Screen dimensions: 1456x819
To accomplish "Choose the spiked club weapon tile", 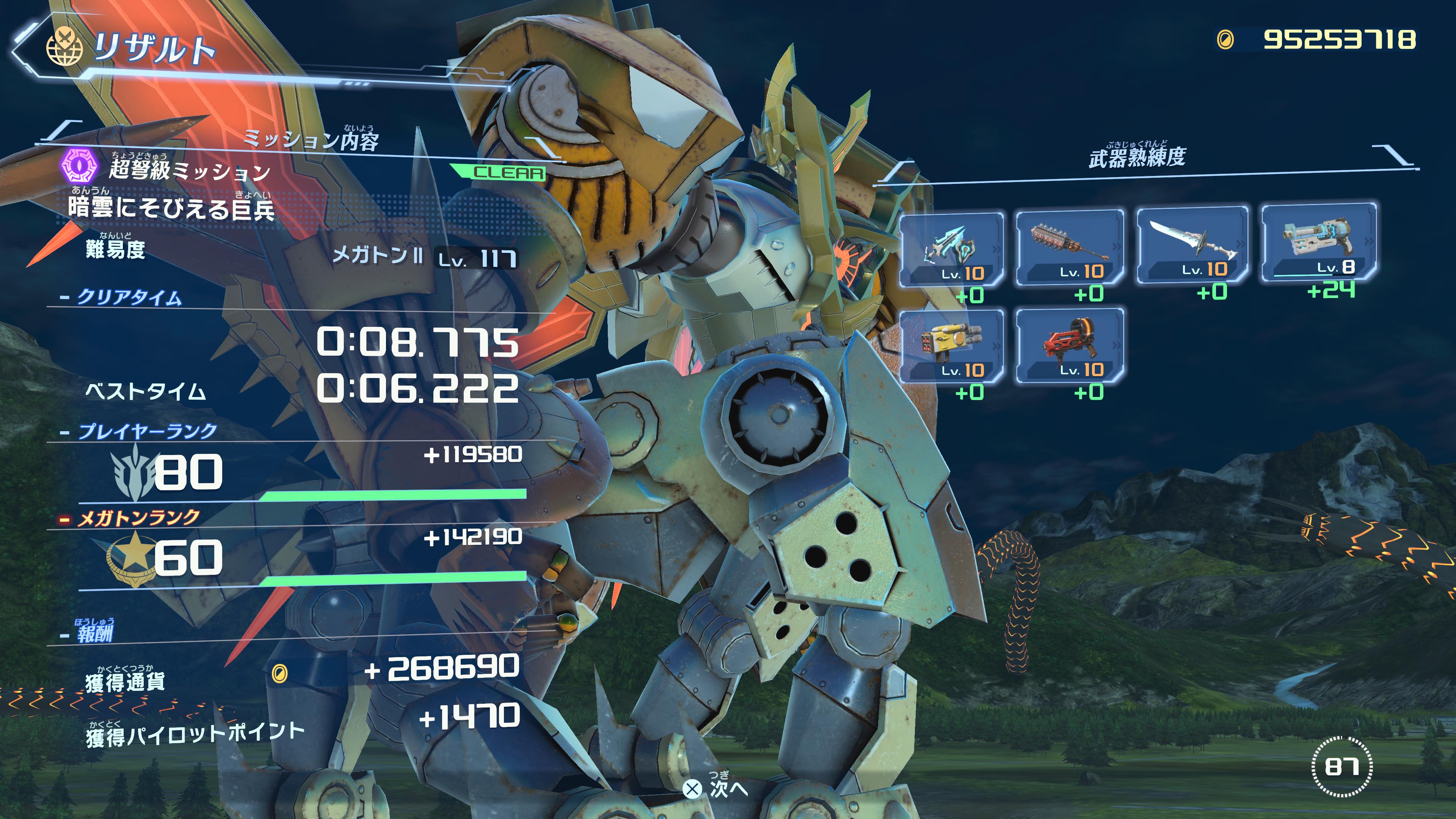I will click(1069, 247).
